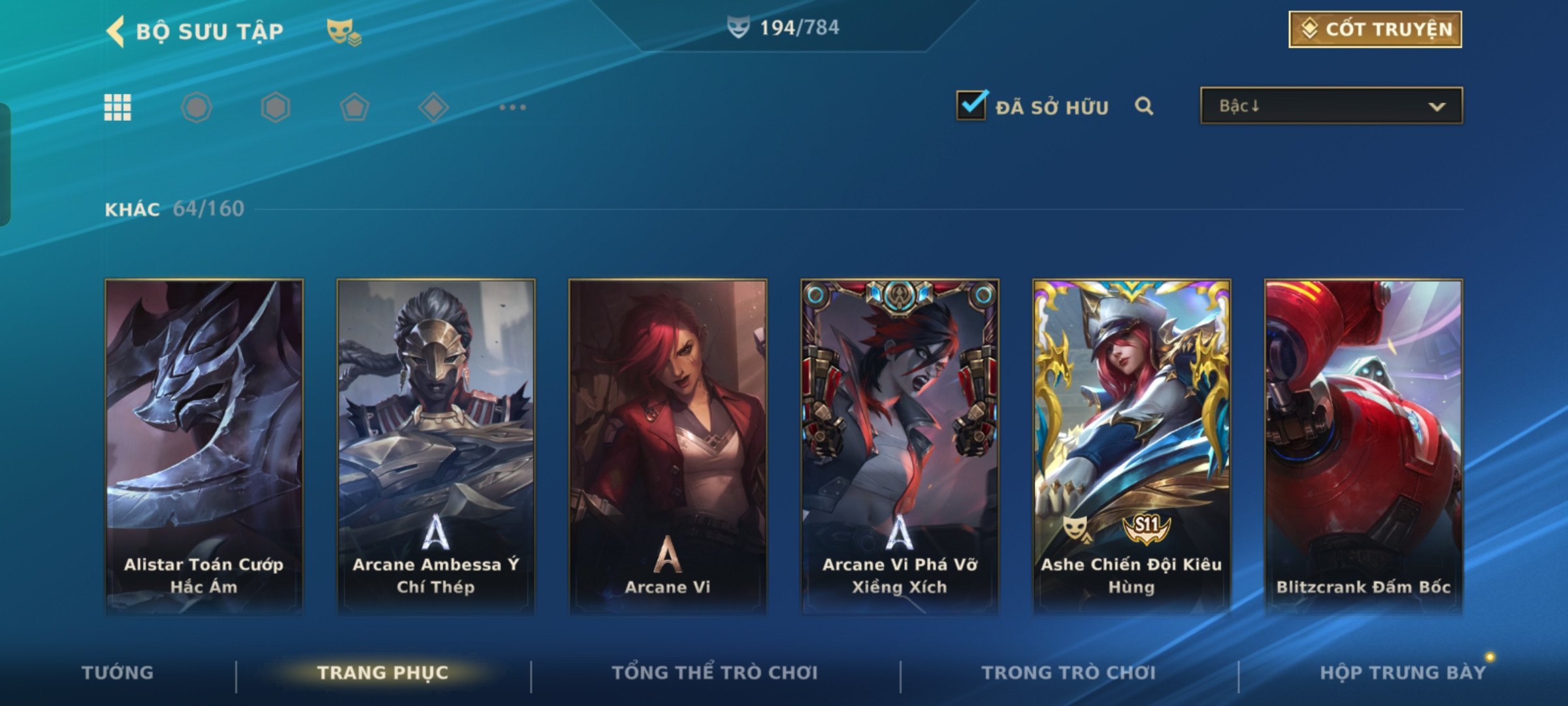Open Arcane Ambessa Ý Chí Thép skin
The height and width of the screenshot is (706, 1568).
(436, 447)
